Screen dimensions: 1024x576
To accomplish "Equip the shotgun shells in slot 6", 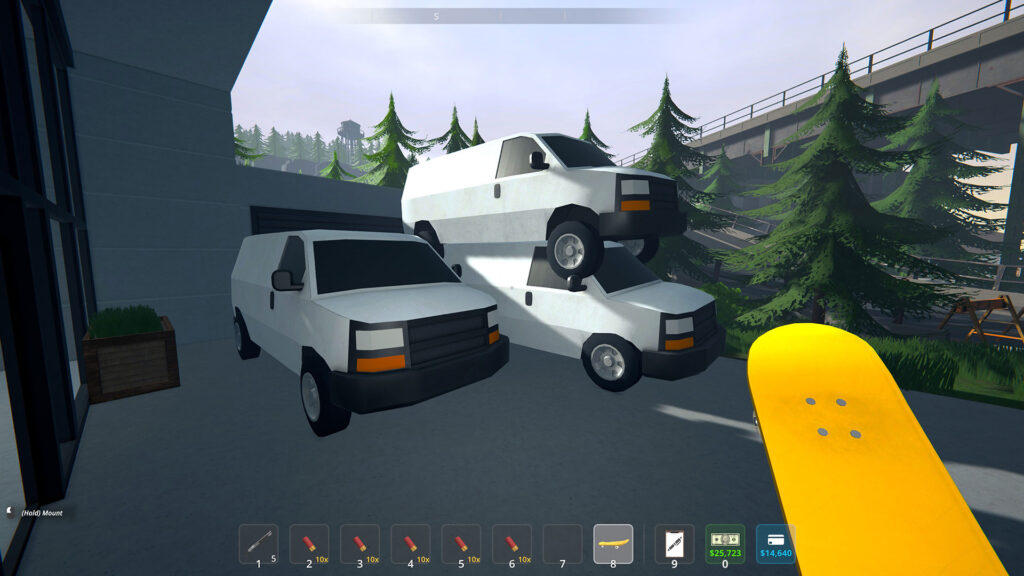I will tap(512, 544).
